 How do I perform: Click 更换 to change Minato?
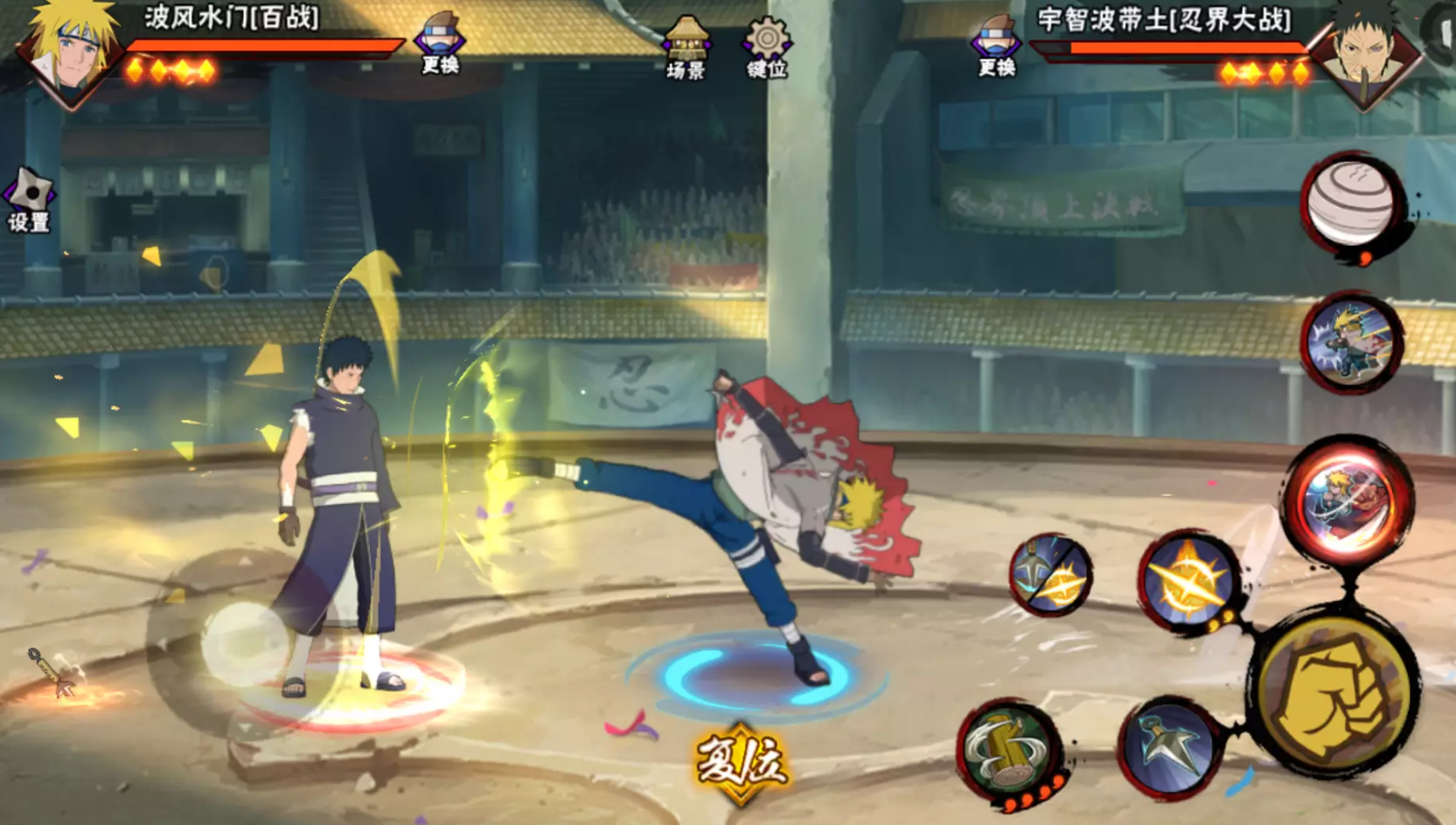pyautogui.click(x=440, y=44)
